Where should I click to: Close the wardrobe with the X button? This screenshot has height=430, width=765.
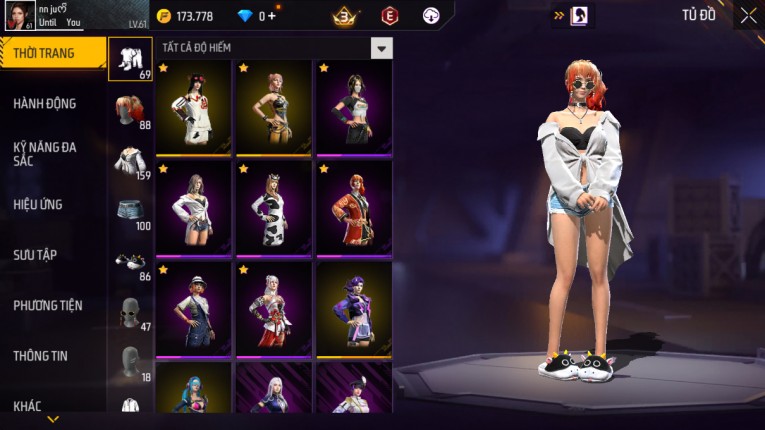pyautogui.click(x=748, y=15)
